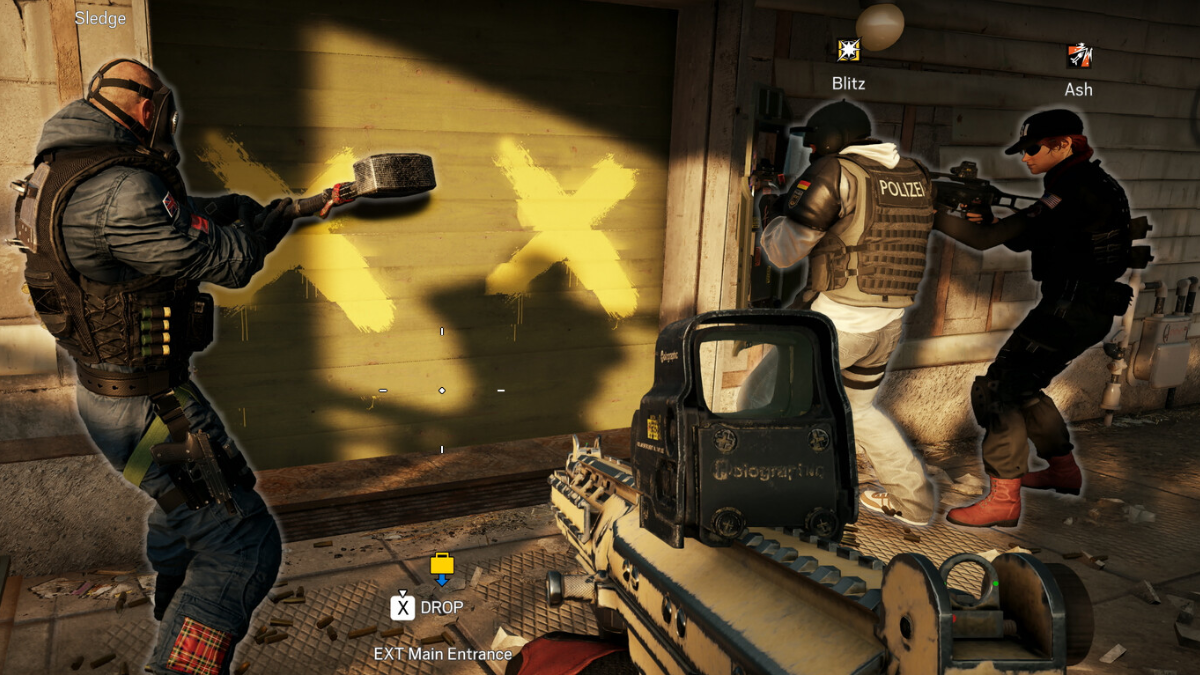Viewport: 1200px width, 675px height.
Task: Select the Blitz operator icon
Action: [x=848, y=50]
